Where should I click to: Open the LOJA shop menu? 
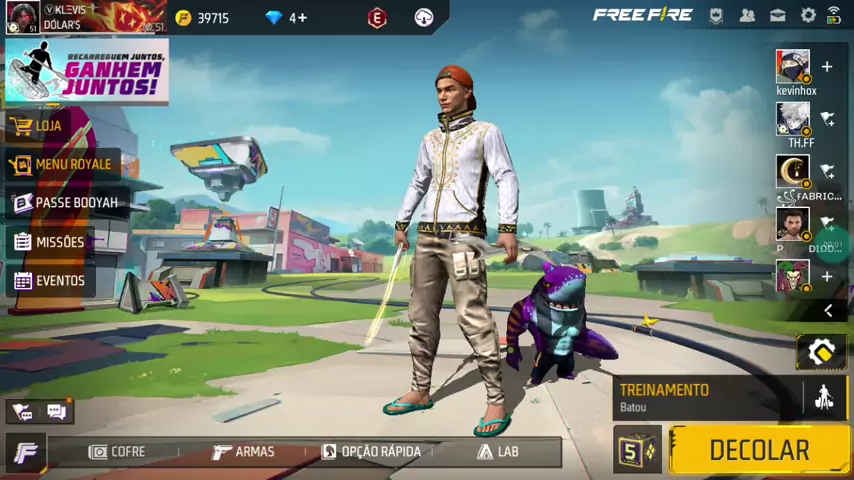point(48,126)
